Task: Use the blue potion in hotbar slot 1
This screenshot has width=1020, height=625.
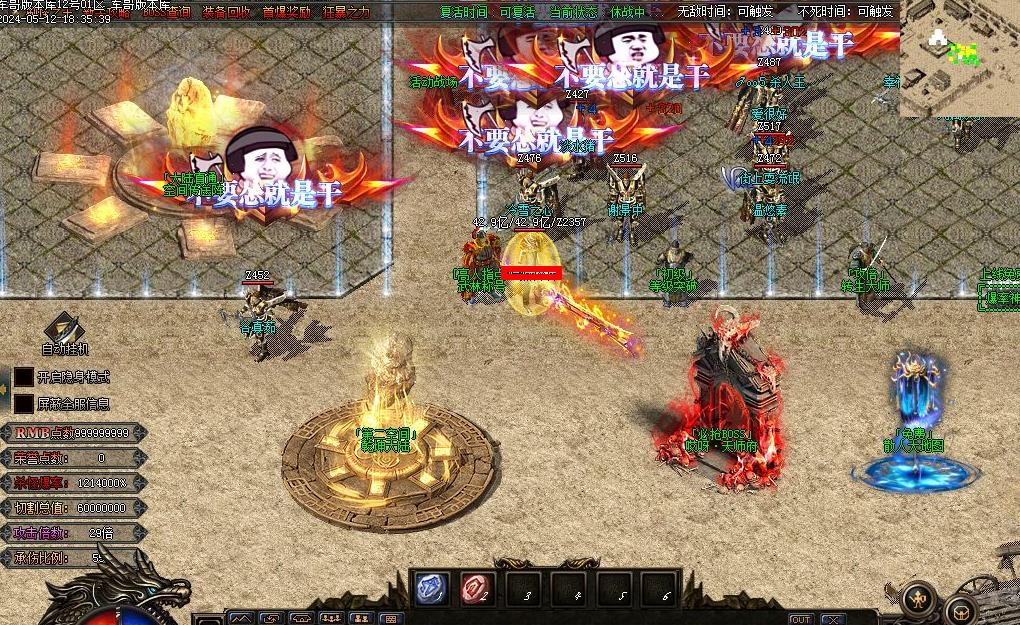Action: [432, 589]
